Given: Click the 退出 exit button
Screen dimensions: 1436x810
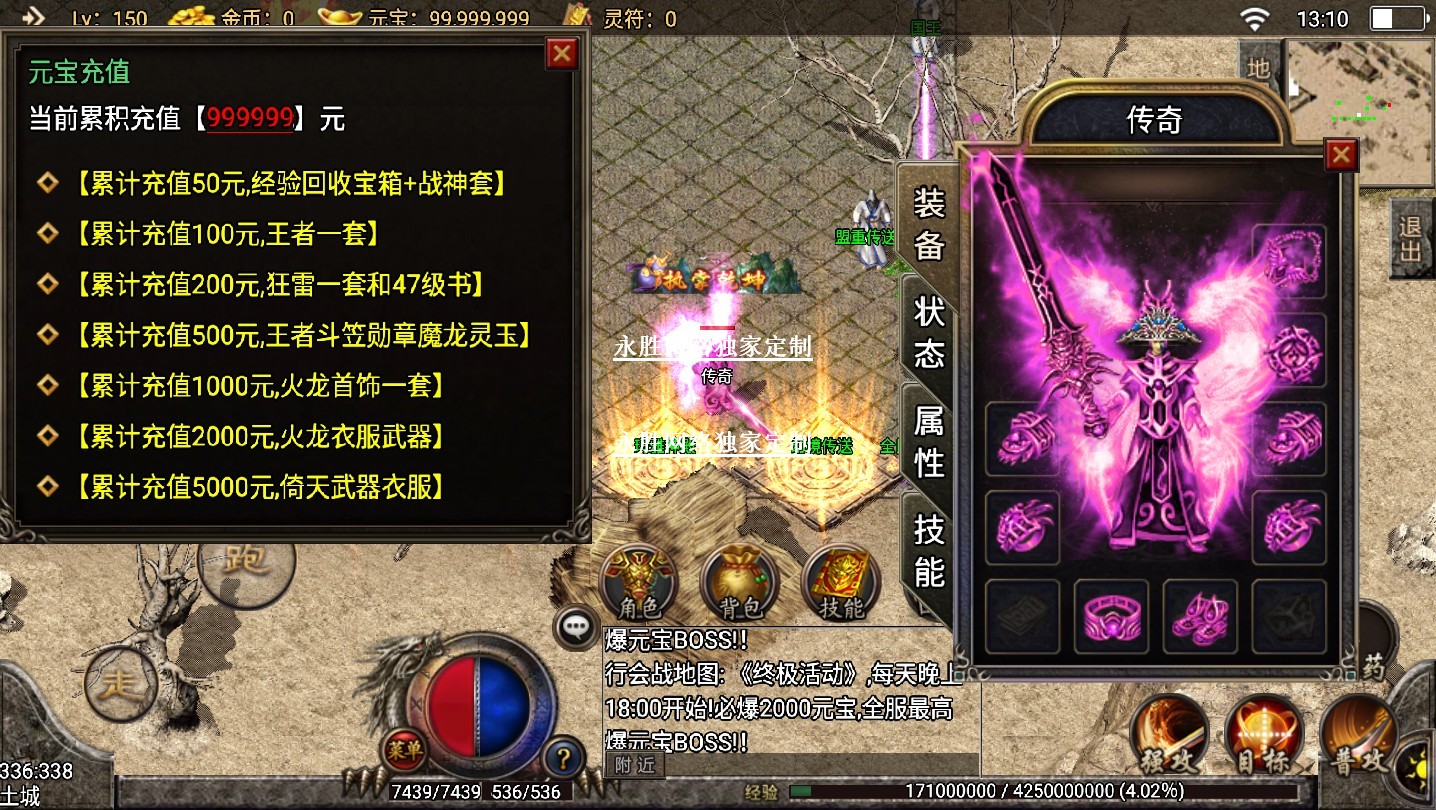Looking at the screenshot, I should tap(1410, 238).
